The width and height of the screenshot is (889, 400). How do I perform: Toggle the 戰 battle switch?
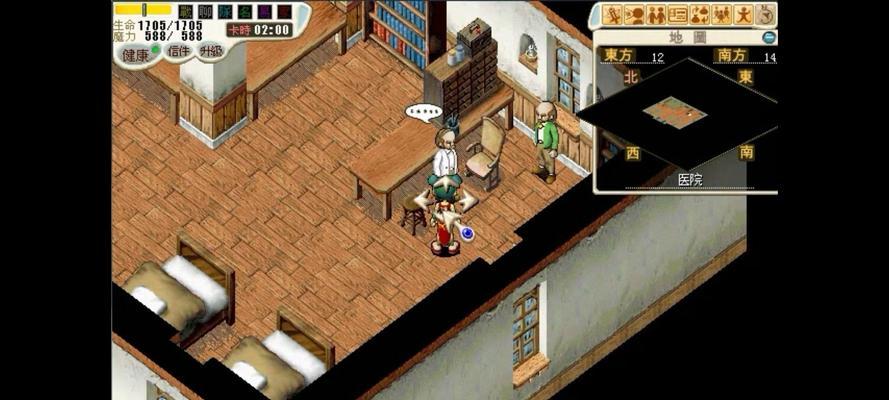click(185, 12)
